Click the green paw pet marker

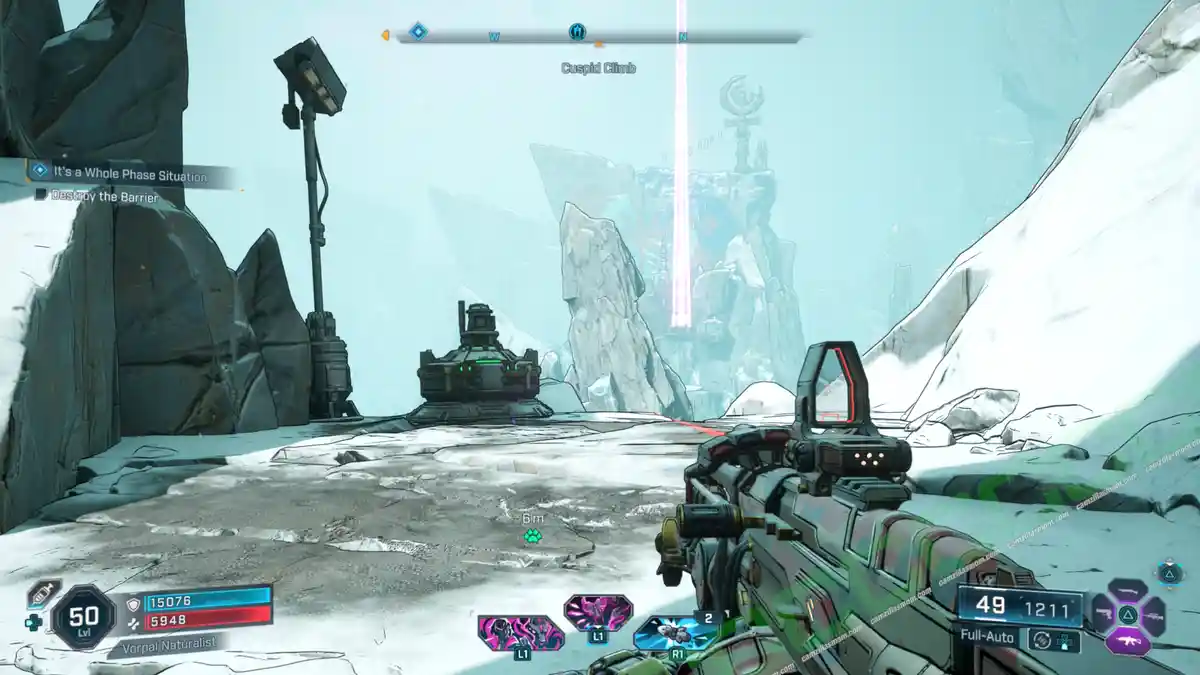532,537
